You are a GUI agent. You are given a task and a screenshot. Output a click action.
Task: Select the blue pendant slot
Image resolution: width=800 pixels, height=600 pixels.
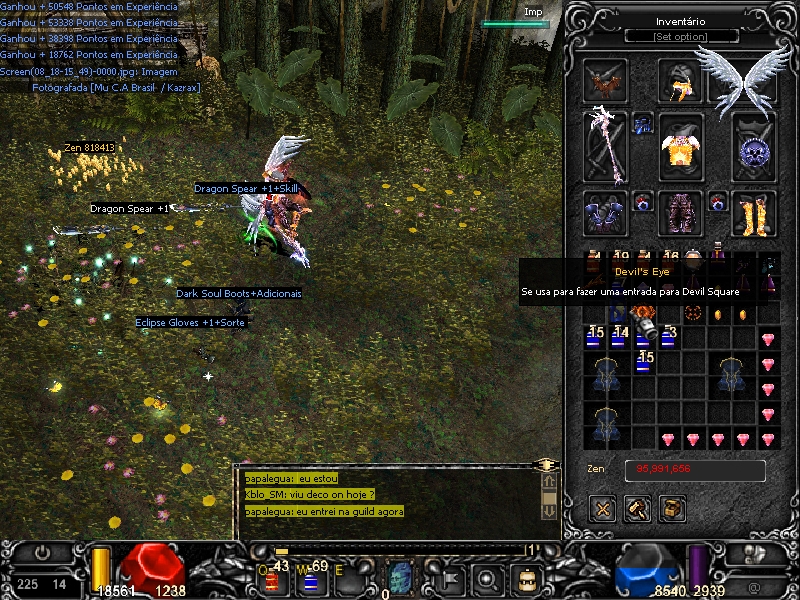[643, 124]
